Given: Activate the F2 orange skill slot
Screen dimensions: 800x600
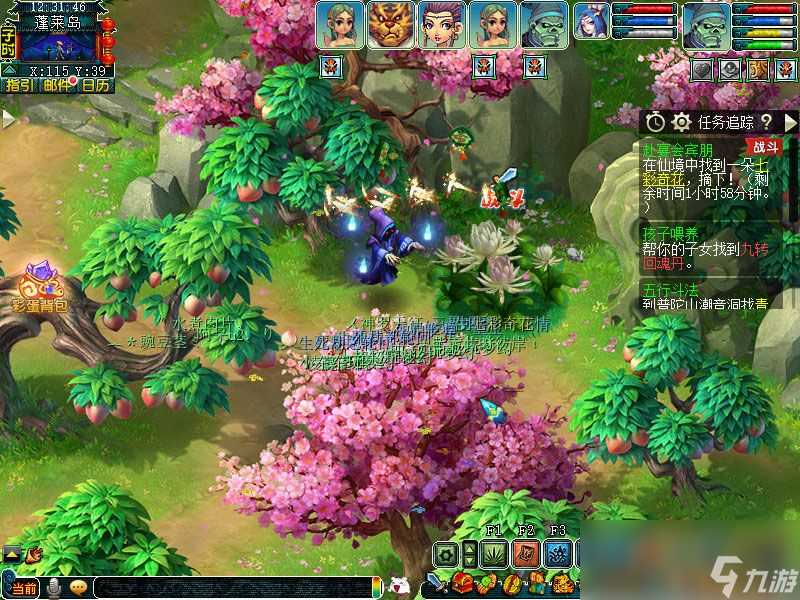Looking at the screenshot, I should (527, 553).
